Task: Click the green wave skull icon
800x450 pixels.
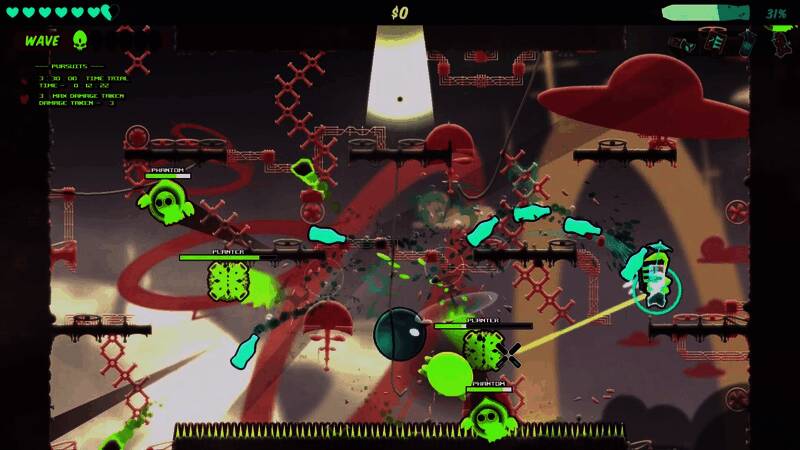Action: 80,40
